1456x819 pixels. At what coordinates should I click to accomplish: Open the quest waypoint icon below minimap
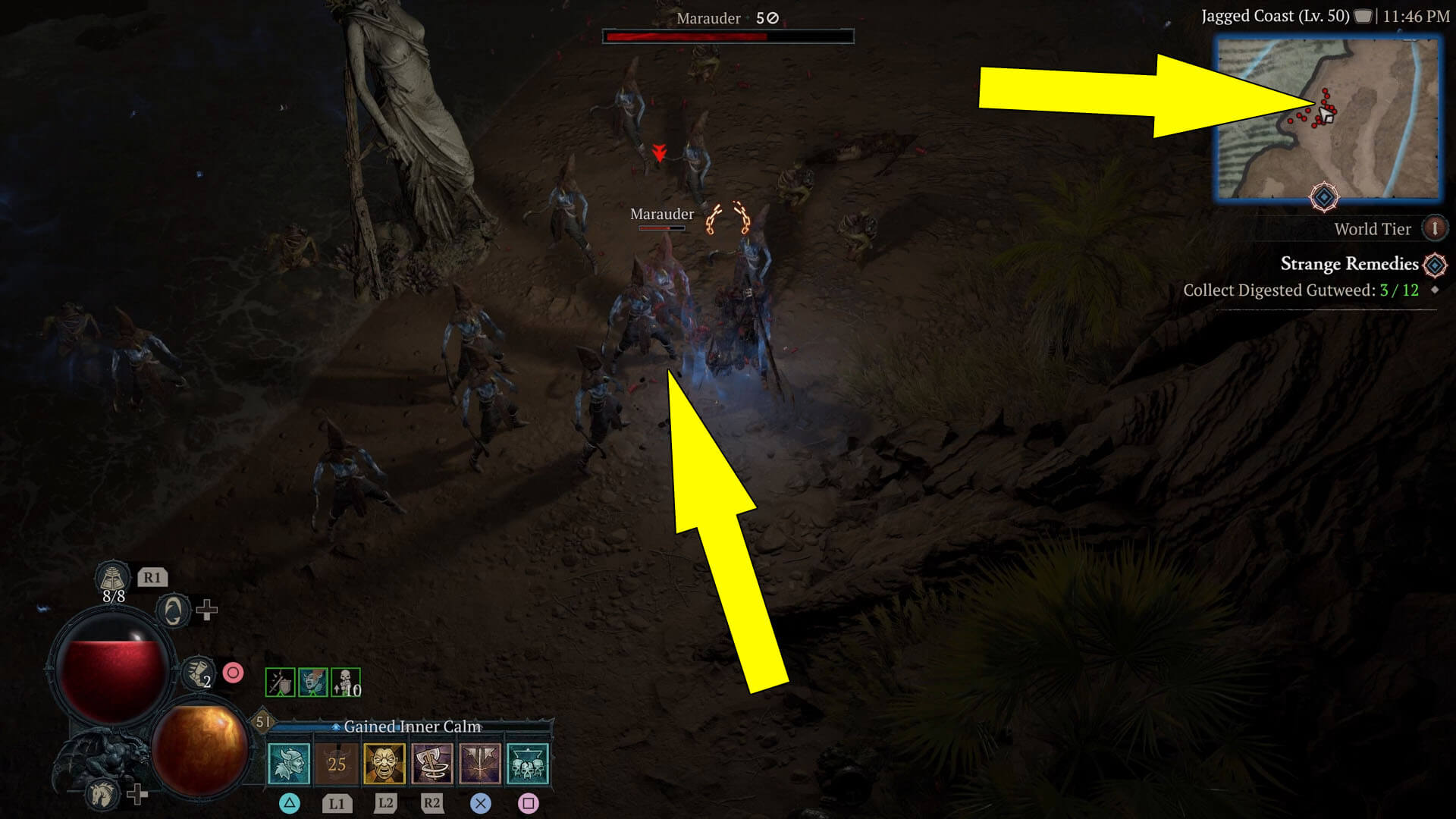[x=1323, y=196]
